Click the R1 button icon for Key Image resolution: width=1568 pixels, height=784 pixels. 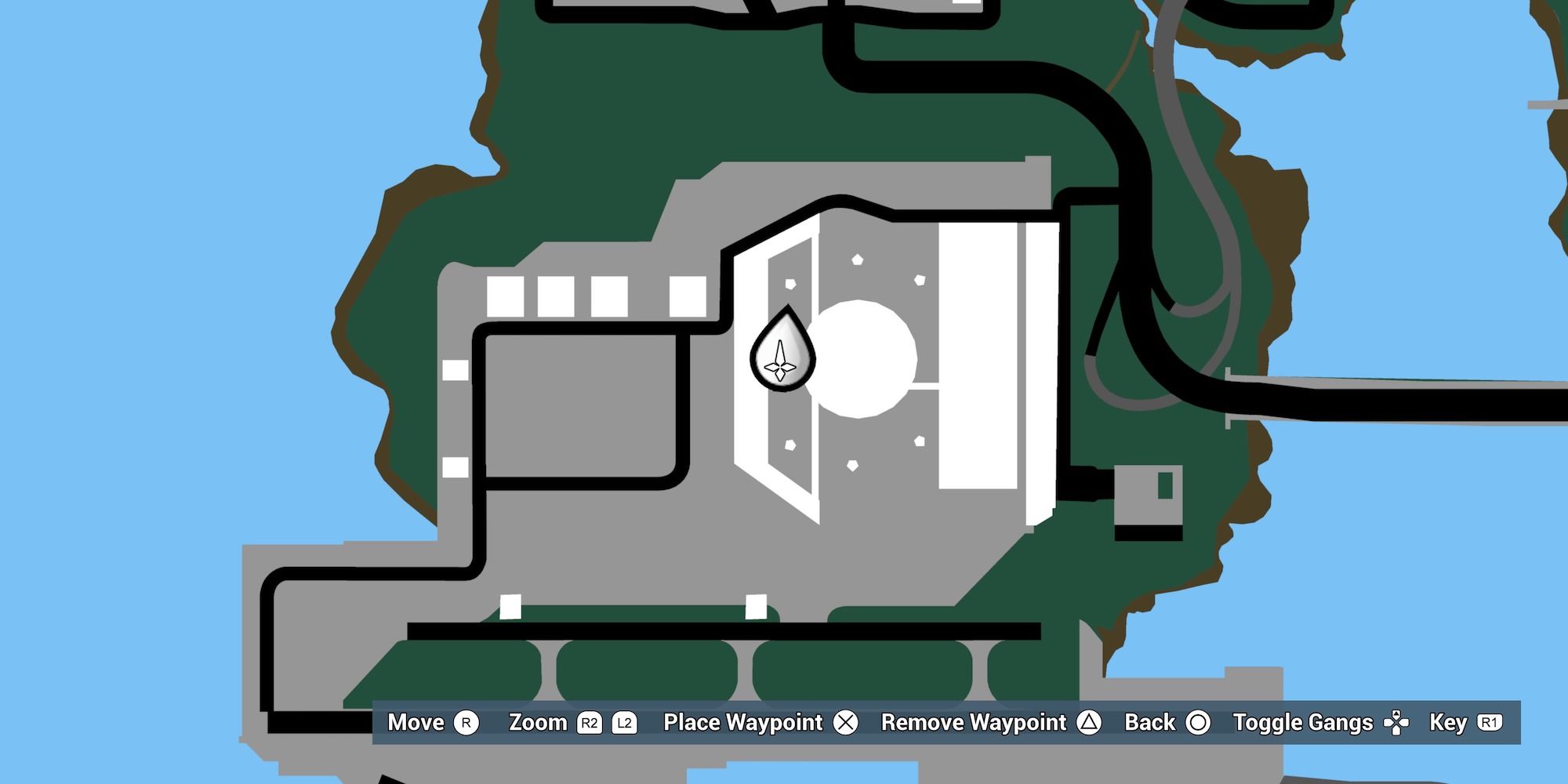[1488, 723]
